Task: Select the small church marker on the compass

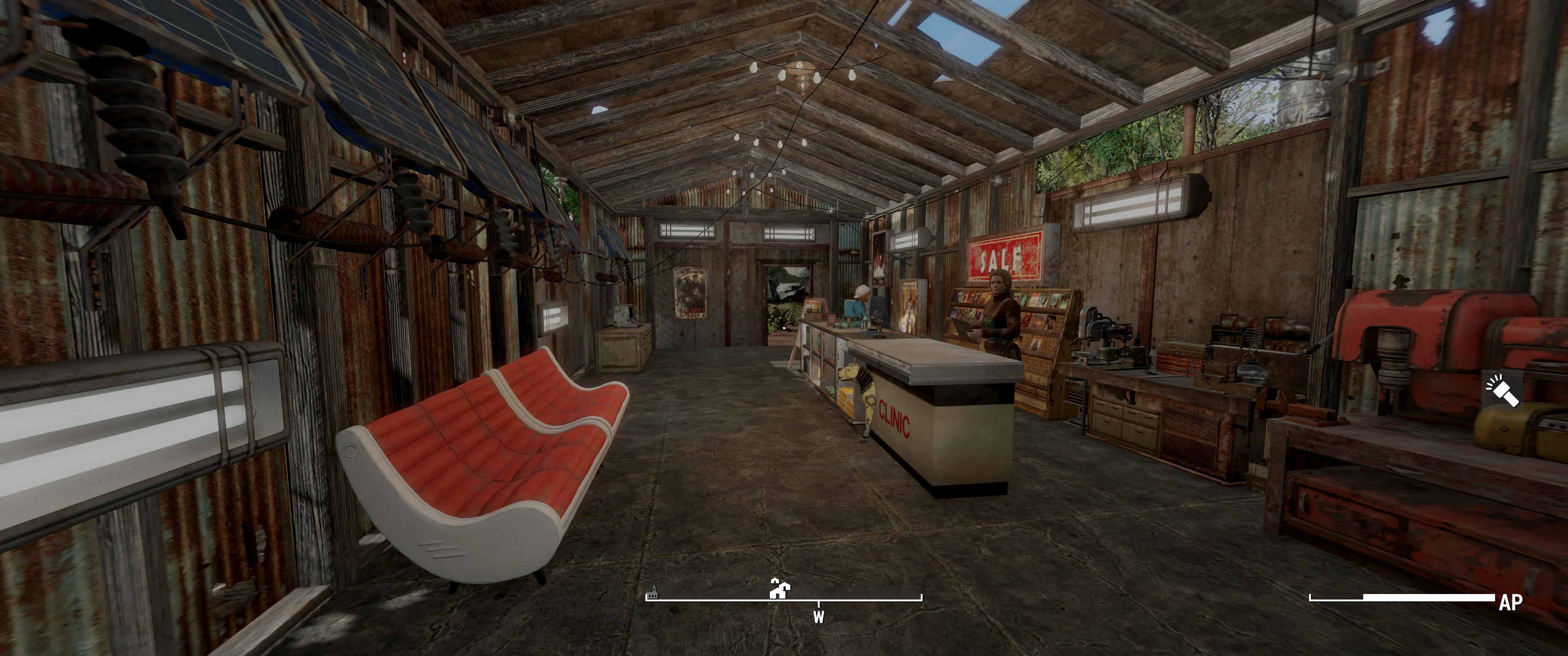Action: click(x=653, y=592)
